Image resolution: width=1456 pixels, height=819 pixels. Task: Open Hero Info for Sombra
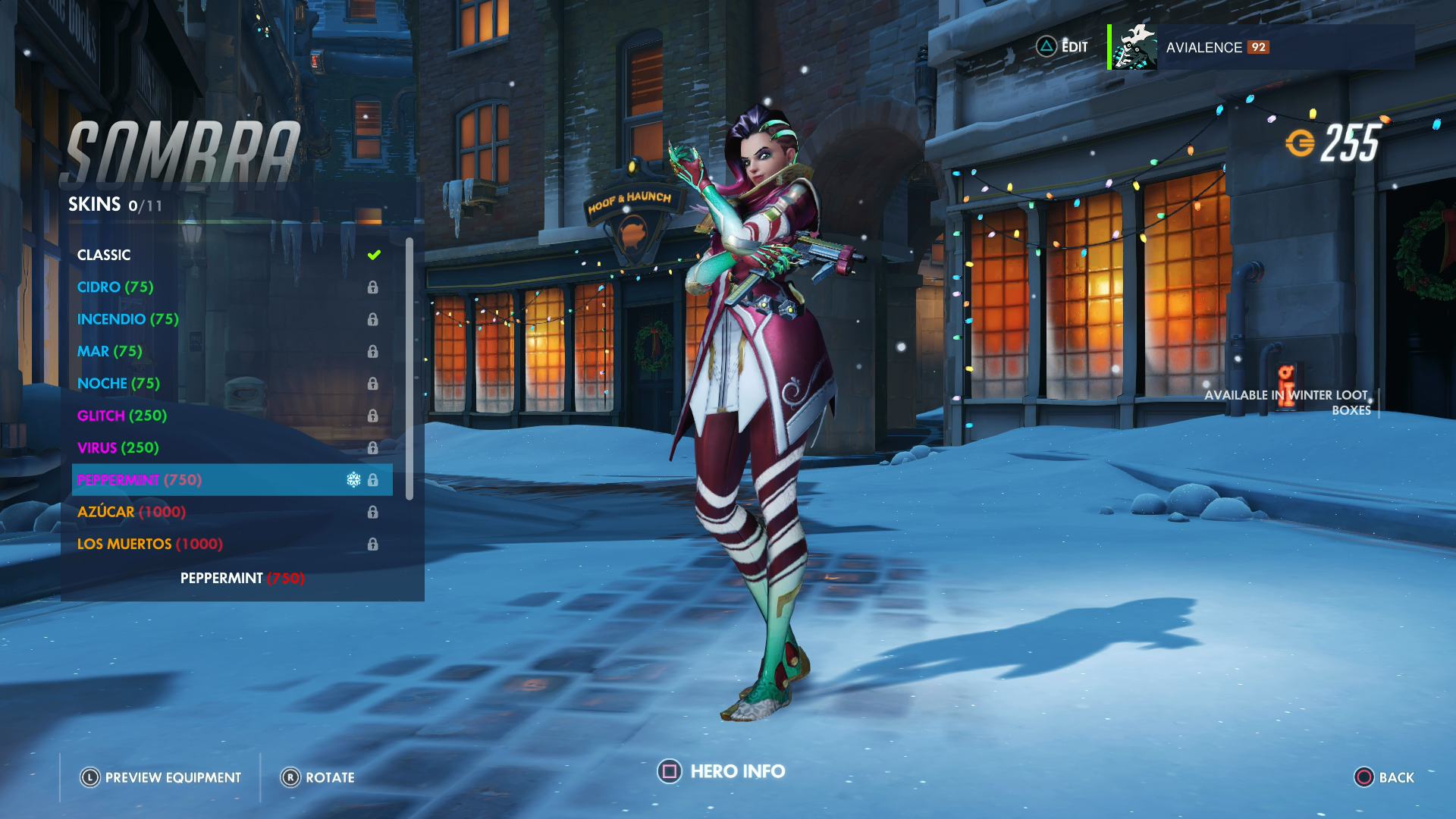722,772
